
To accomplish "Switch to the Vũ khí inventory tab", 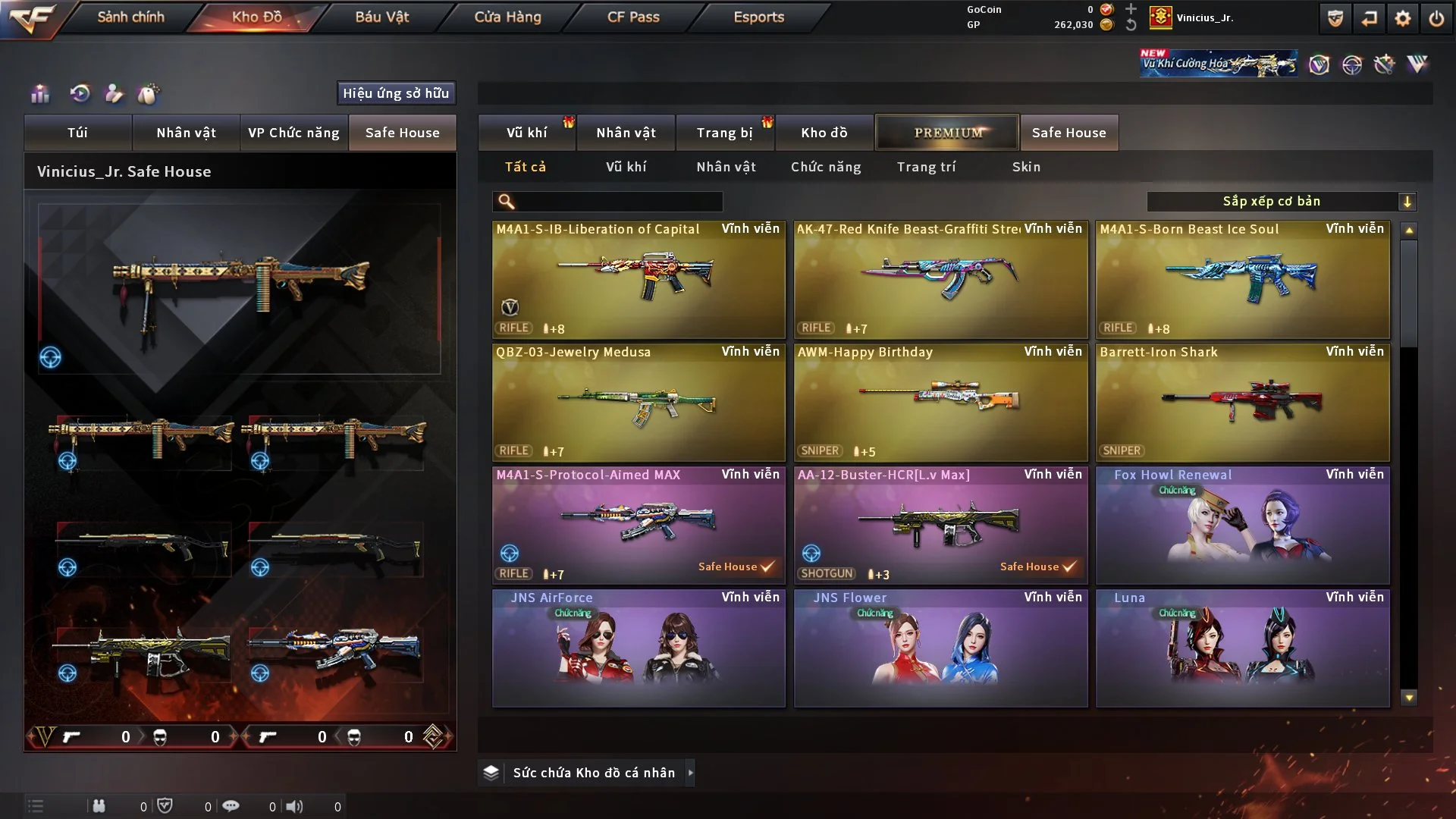I will pyautogui.click(x=526, y=133).
